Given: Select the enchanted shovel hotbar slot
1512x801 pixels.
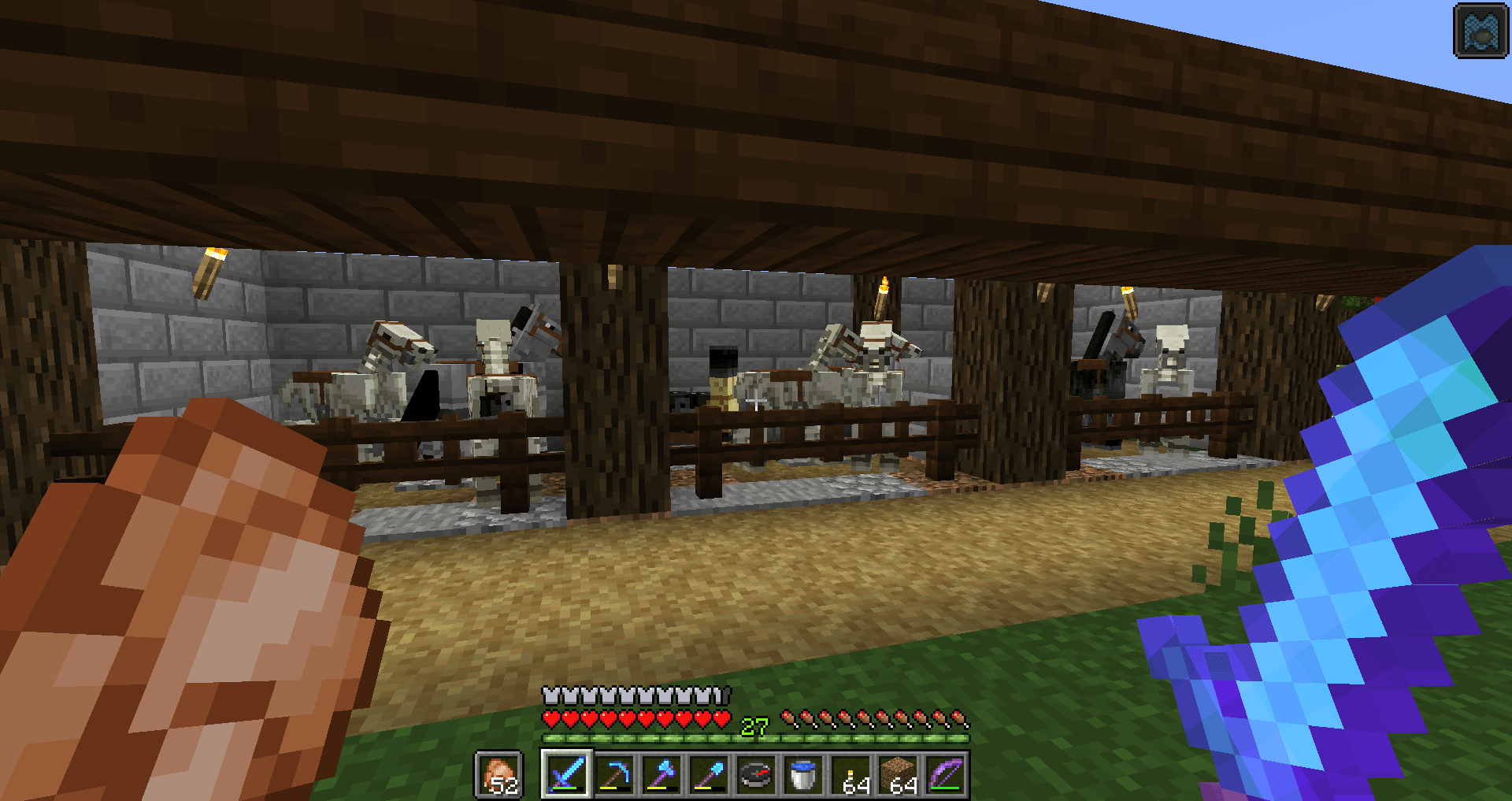Looking at the screenshot, I should [707, 776].
